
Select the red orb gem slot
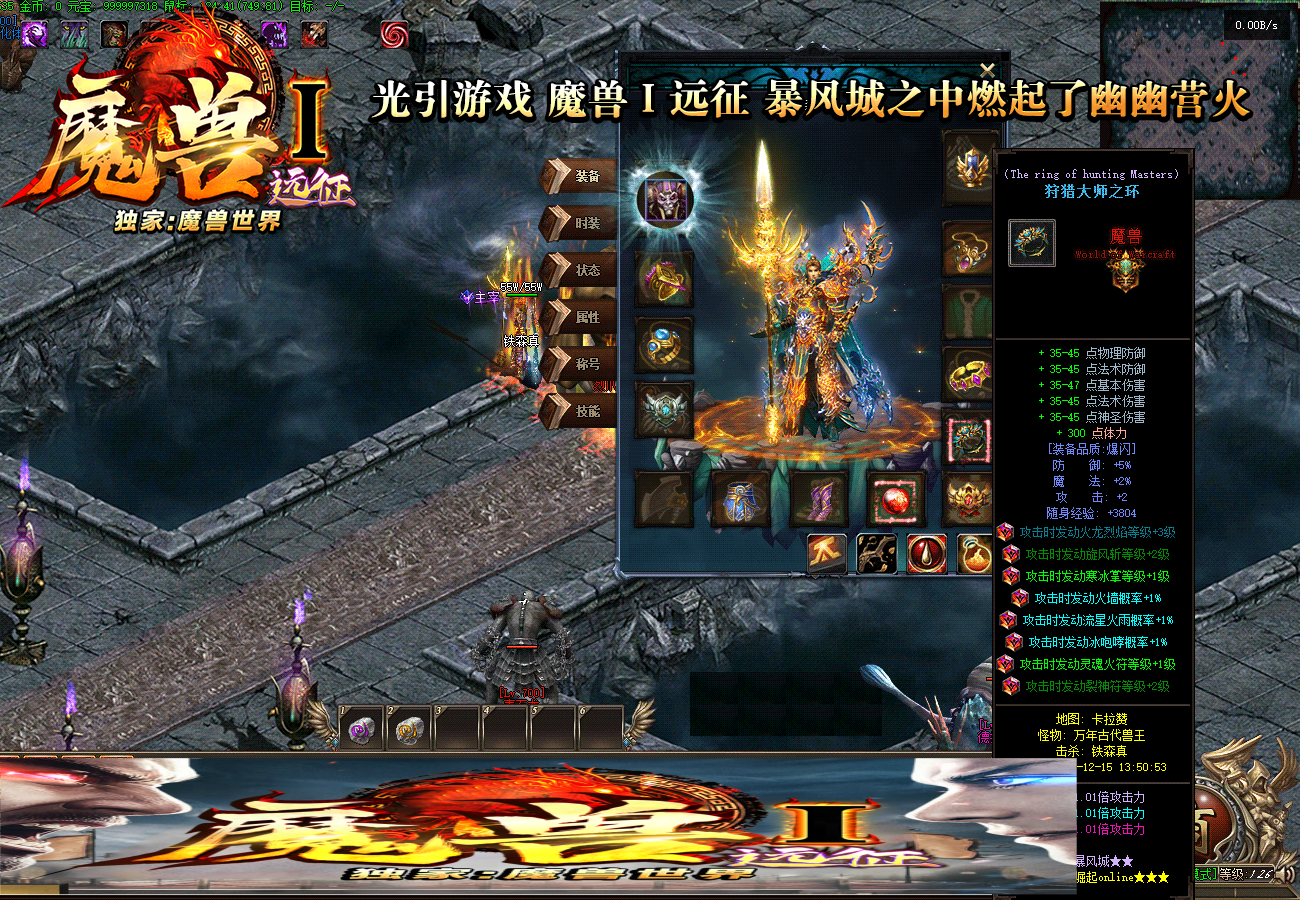[x=896, y=499]
